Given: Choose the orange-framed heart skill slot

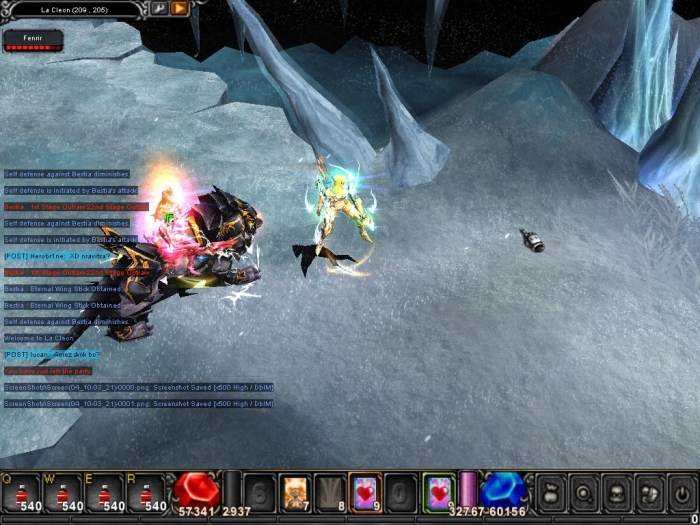Looking at the screenshot, I should coord(364,491).
